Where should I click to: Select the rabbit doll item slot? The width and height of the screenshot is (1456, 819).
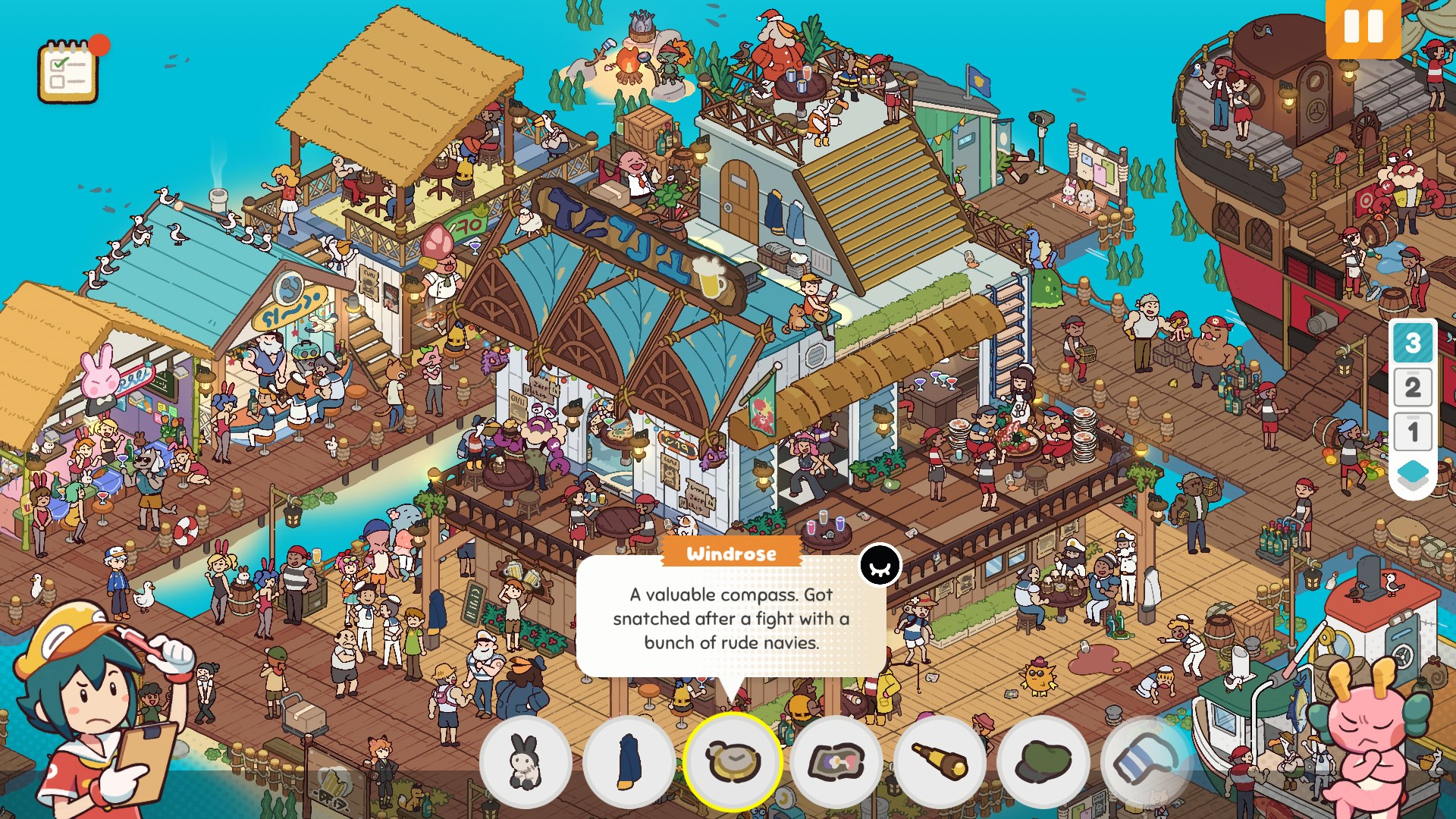(x=525, y=761)
